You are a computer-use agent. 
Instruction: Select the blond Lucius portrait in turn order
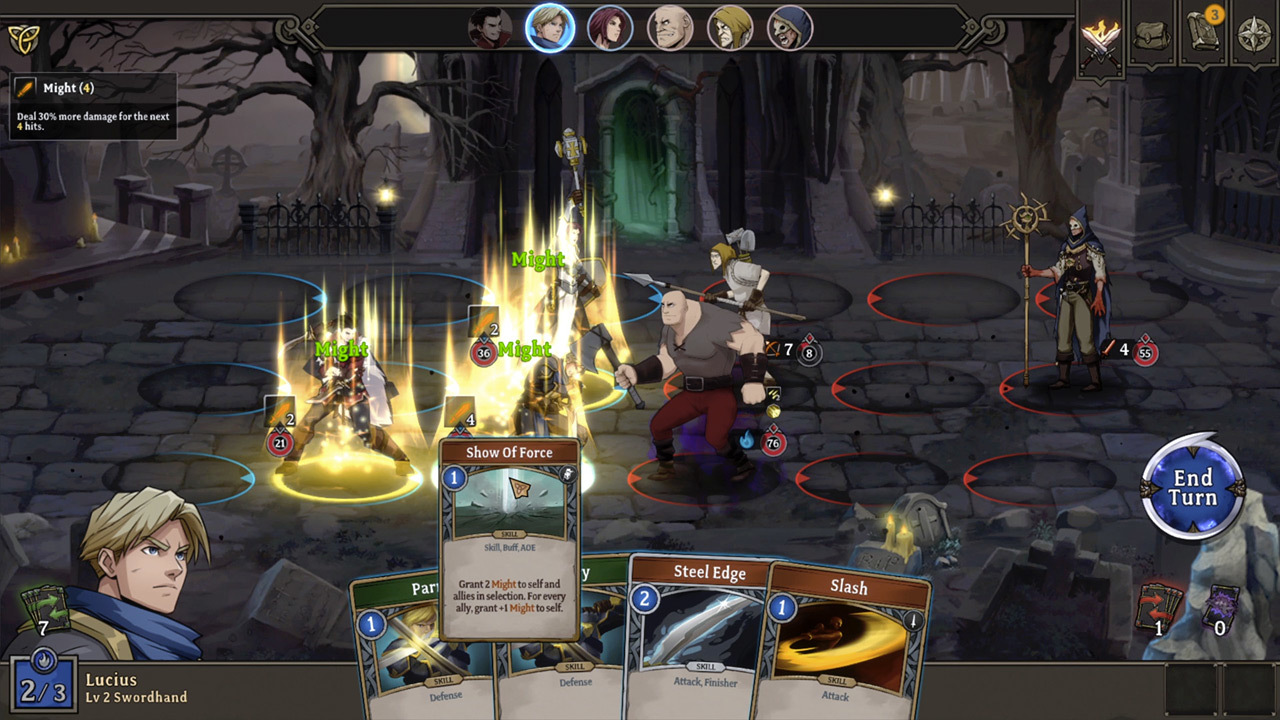[550, 28]
